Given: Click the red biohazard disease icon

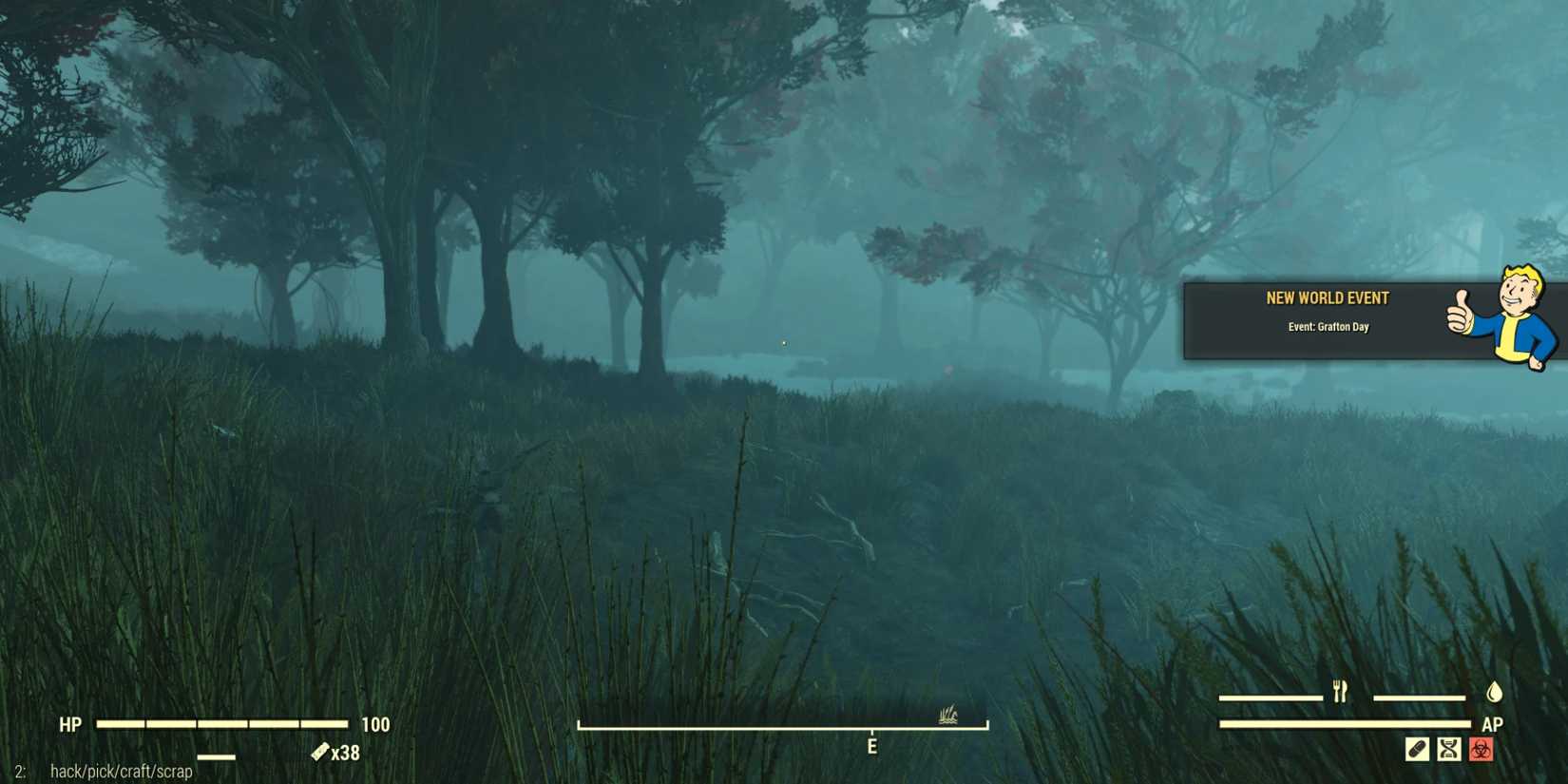Looking at the screenshot, I should point(1481,748).
